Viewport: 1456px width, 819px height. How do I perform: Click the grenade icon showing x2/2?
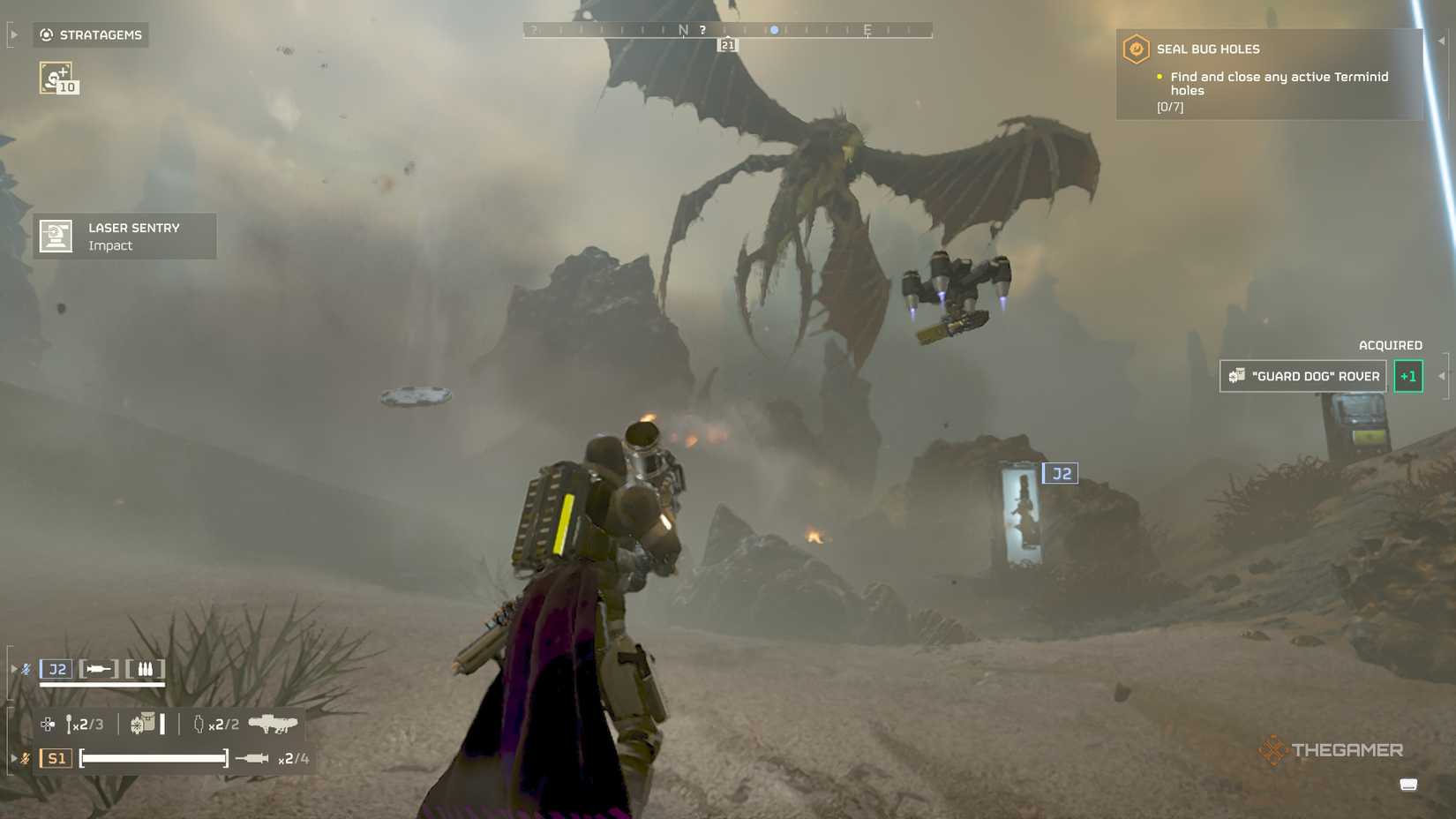point(199,725)
